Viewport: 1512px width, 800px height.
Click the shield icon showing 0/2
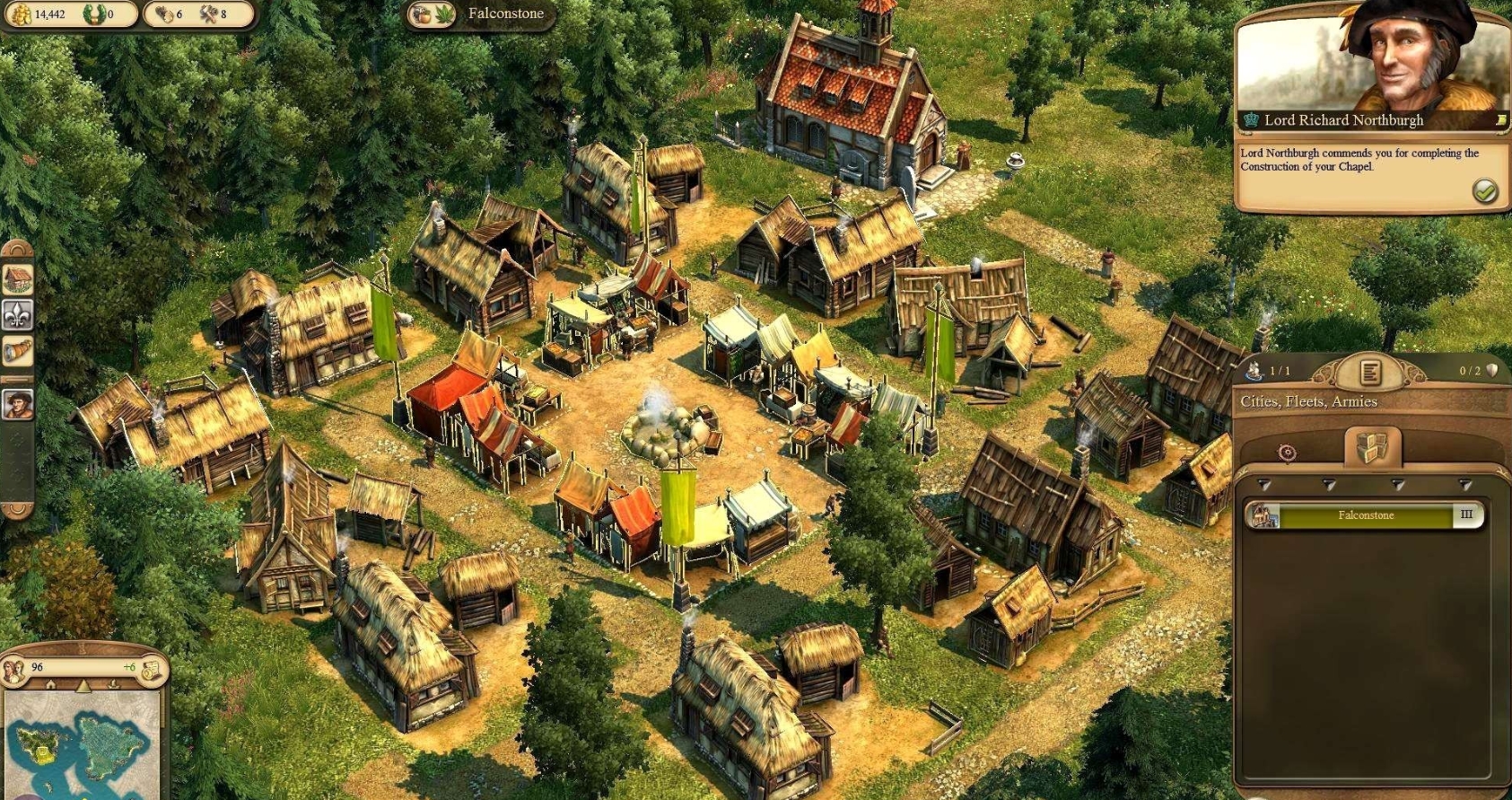point(1490,370)
